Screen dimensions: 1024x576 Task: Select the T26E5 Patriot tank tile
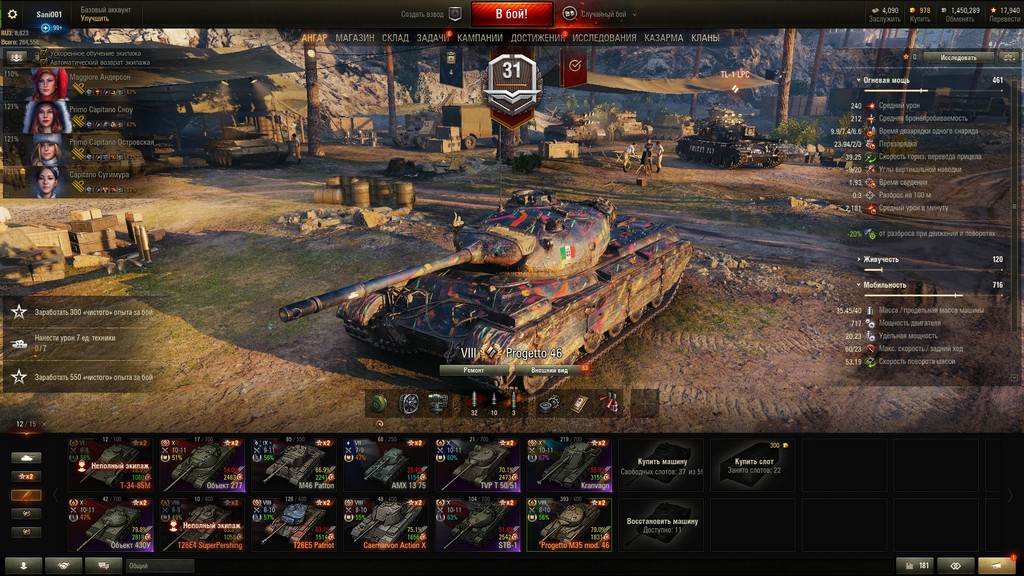click(x=293, y=525)
